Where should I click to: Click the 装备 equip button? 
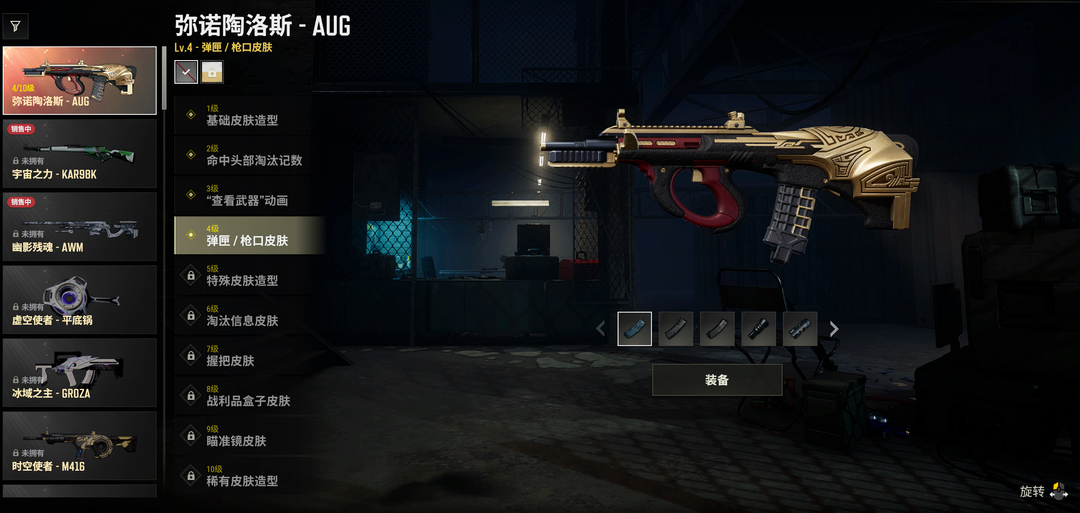[717, 380]
